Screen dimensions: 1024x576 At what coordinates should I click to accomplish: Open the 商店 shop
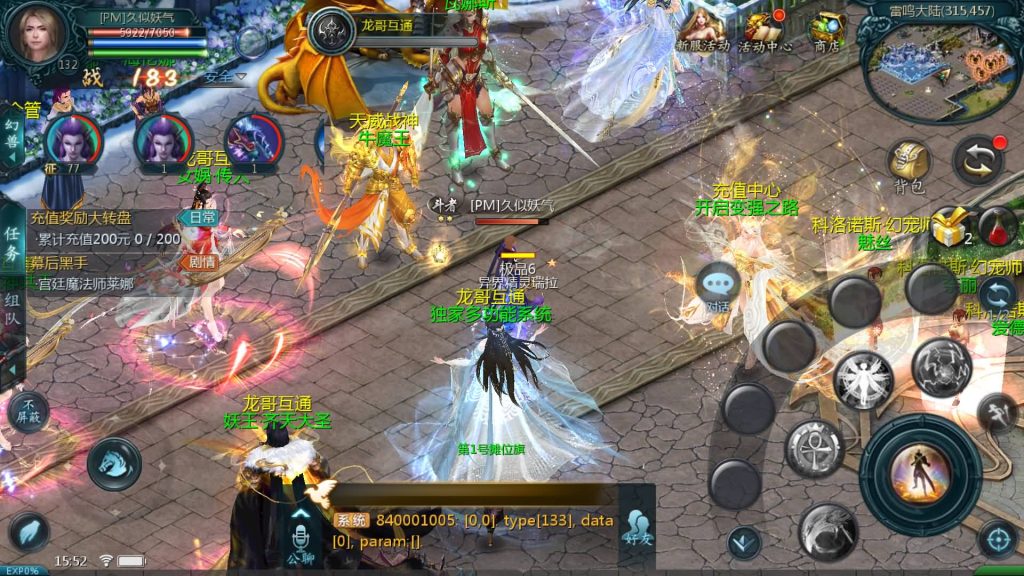[x=826, y=32]
